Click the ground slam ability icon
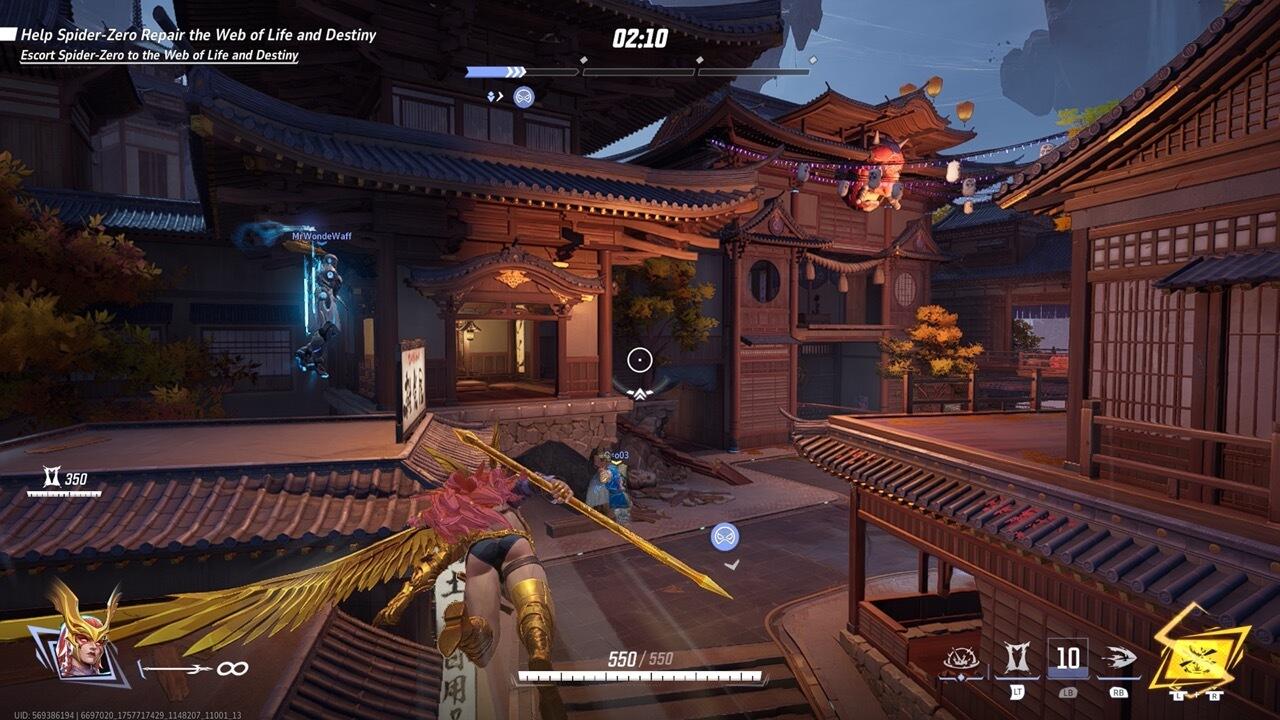1280x720 pixels. [x=960, y=660]
